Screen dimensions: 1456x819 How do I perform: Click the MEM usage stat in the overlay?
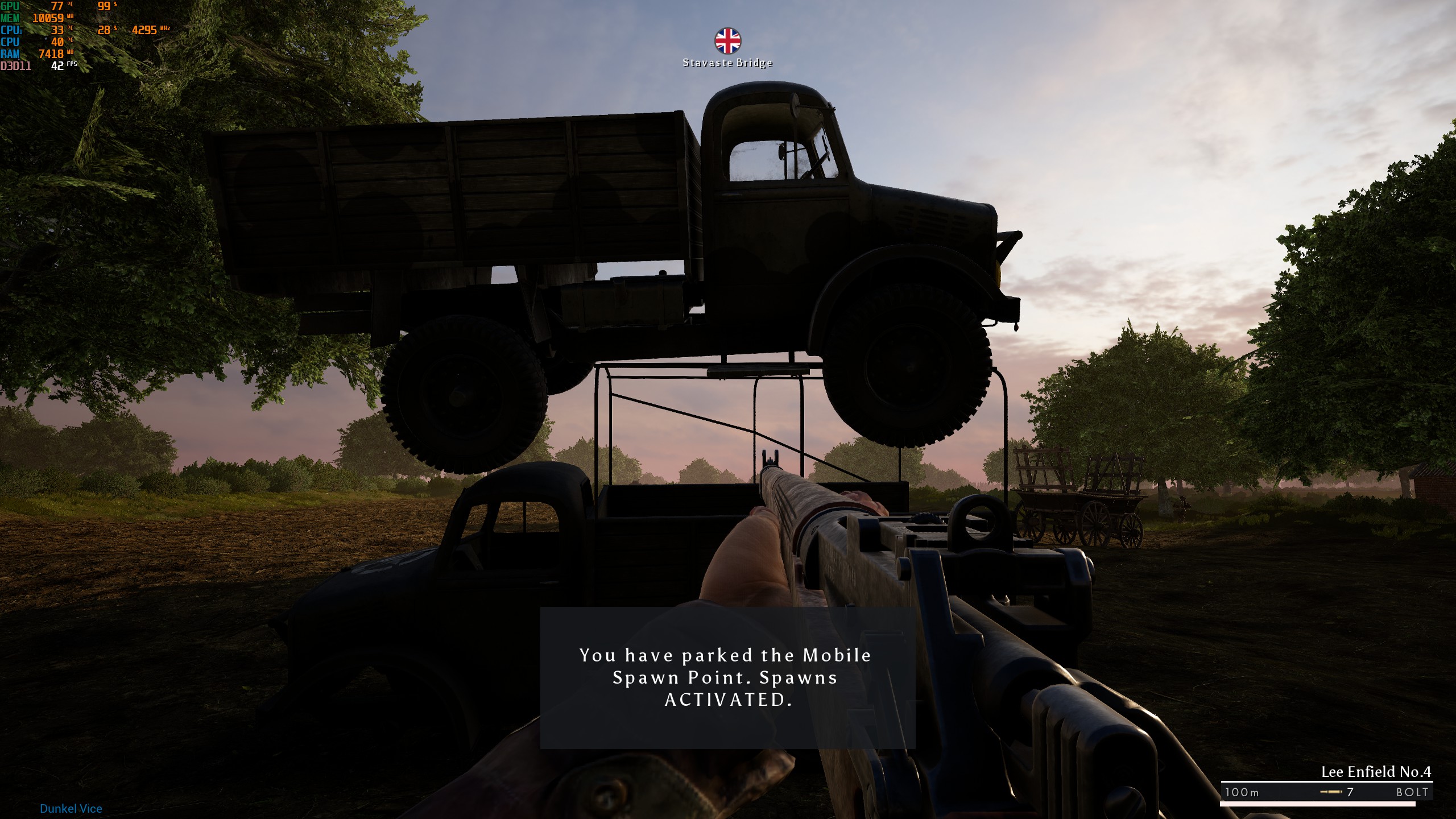tap(48, 18)
